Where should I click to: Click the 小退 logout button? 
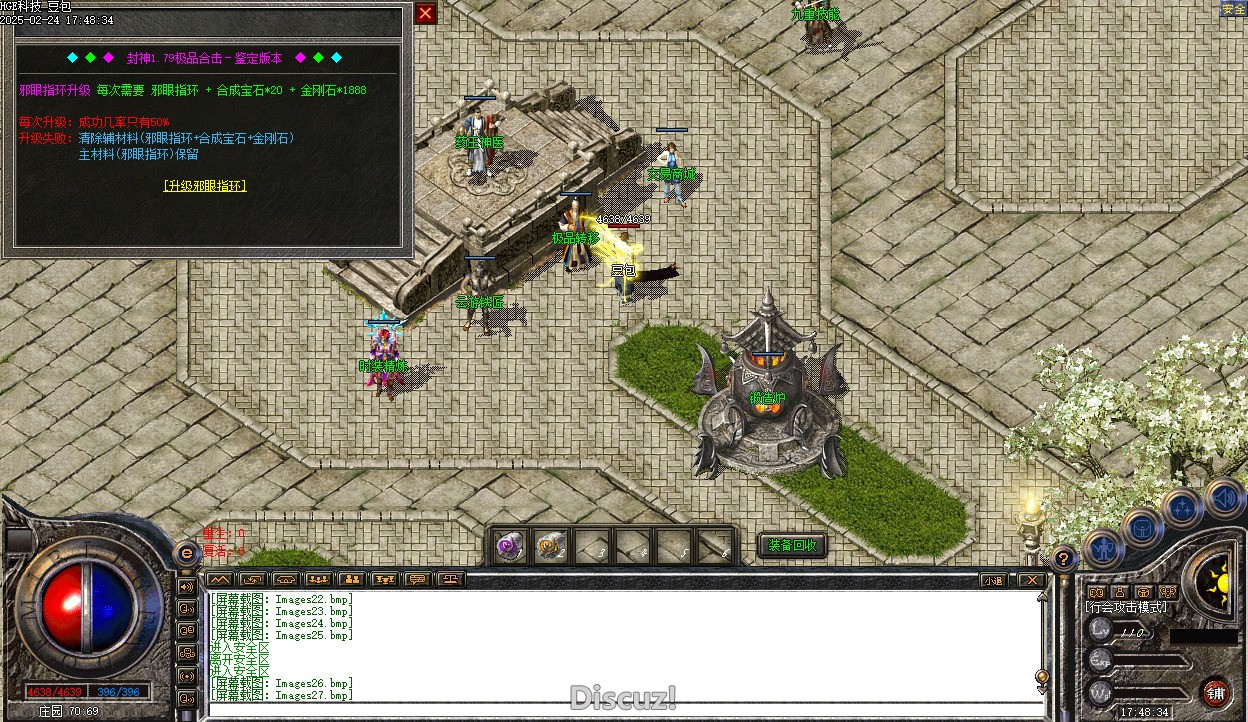pos(993,580)
